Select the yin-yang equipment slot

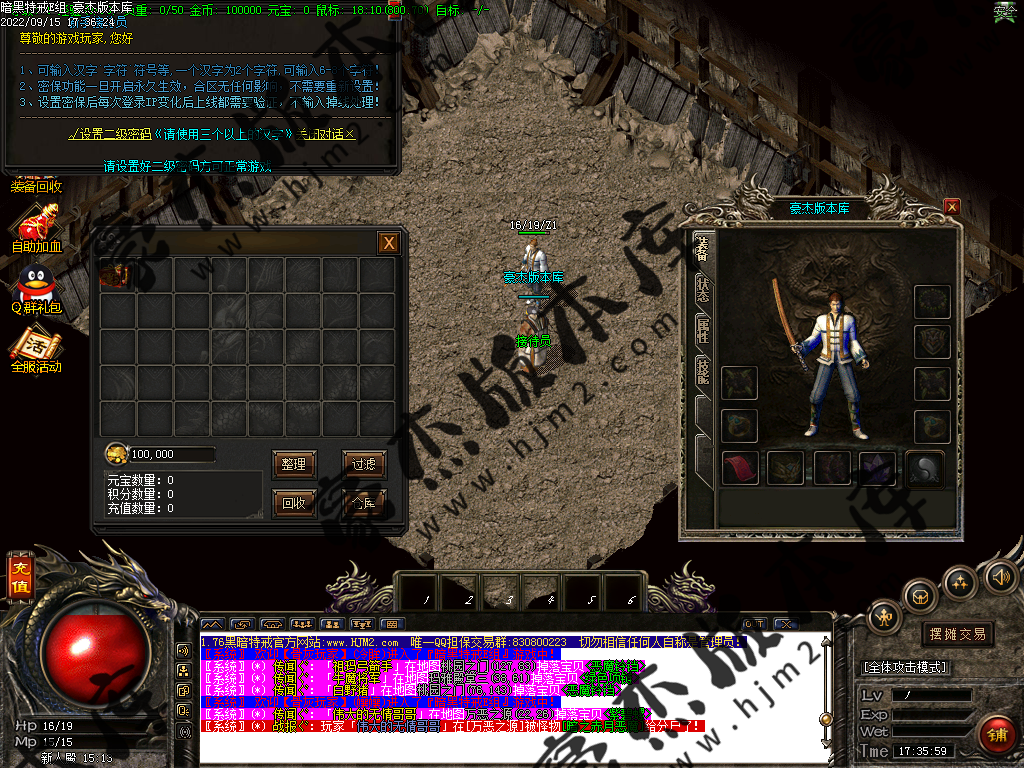pyautogui.click(x=923, y=469)
